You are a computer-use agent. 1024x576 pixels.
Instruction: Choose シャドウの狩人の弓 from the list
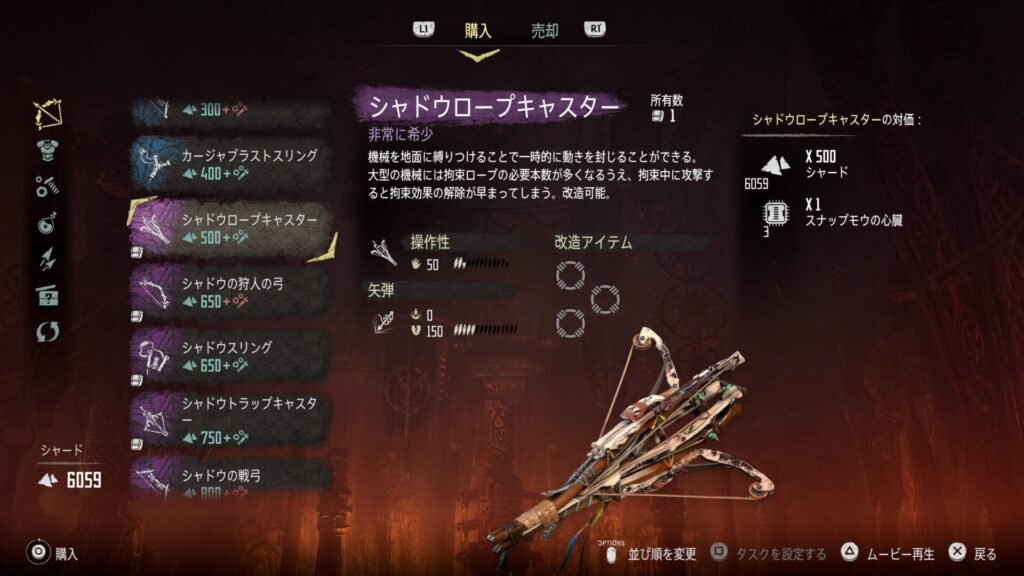click(229, 292)
